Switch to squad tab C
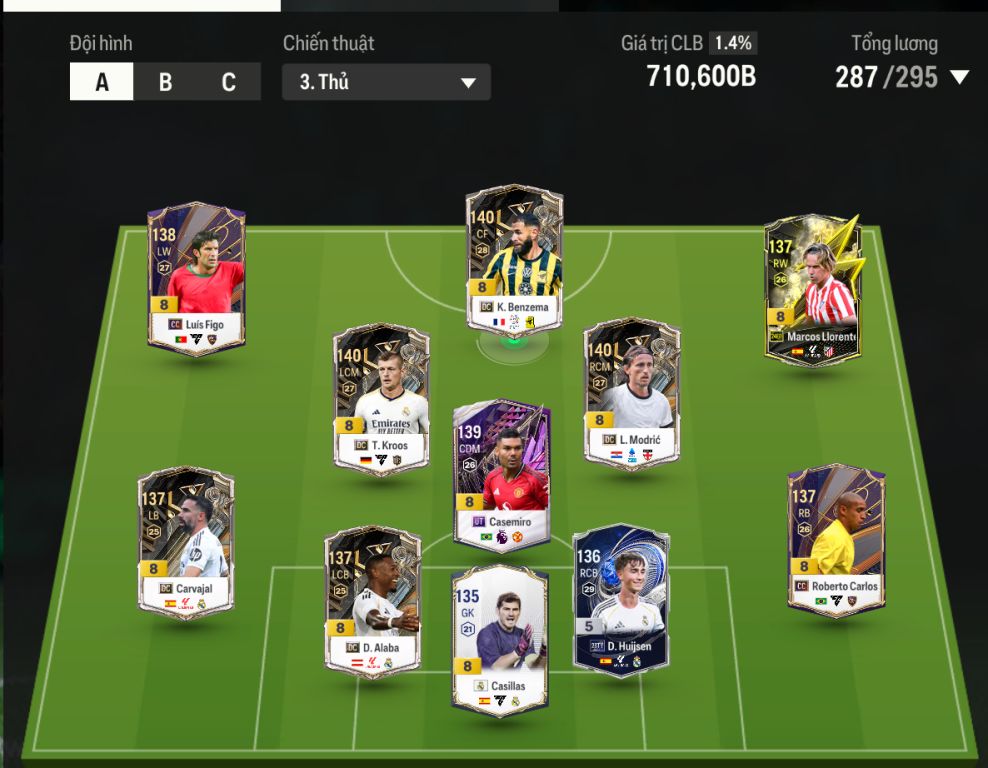Viewport: 988px width, 768px height. (x=228, y=82)
